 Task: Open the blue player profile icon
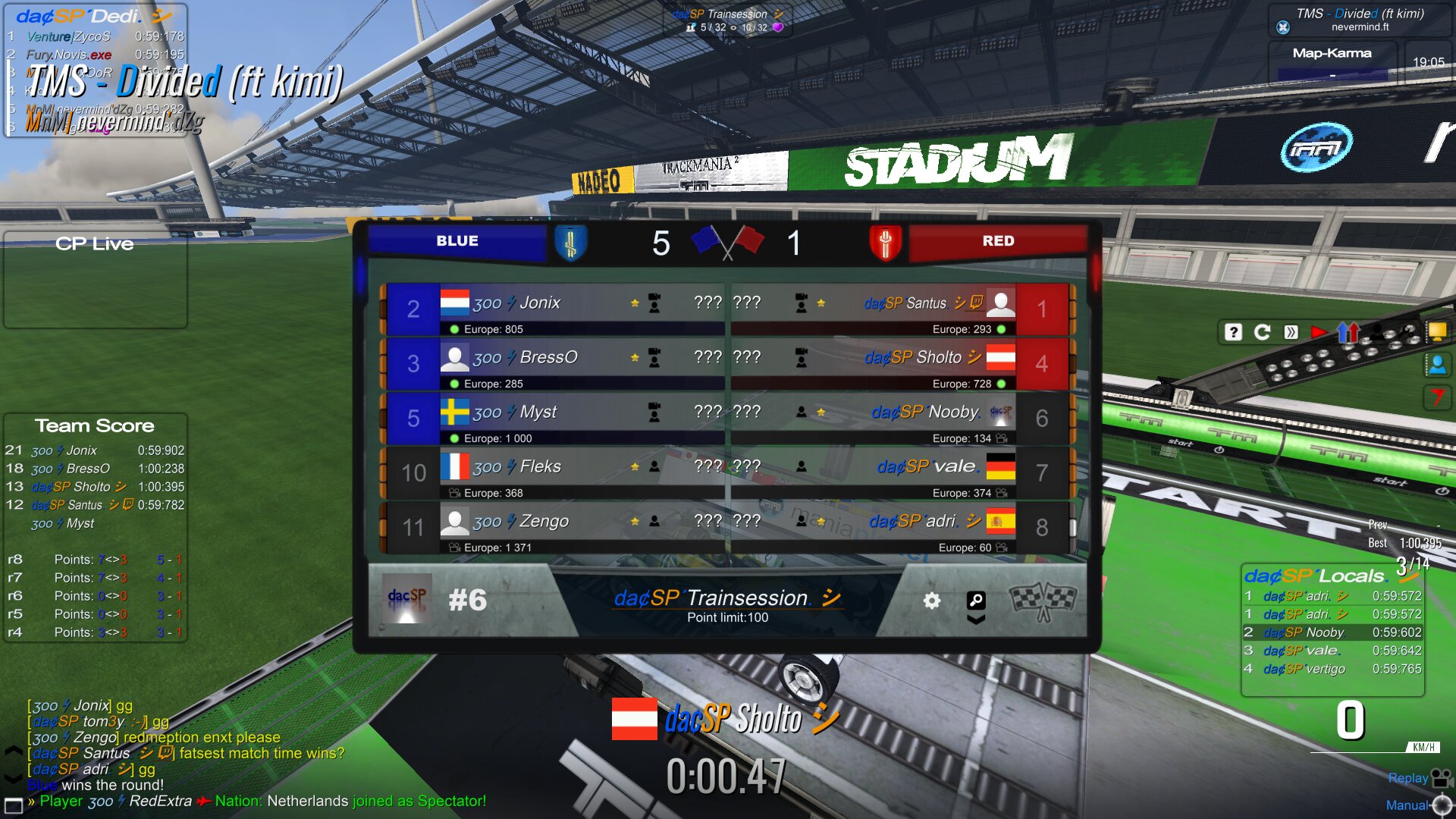click(1436, 365)
